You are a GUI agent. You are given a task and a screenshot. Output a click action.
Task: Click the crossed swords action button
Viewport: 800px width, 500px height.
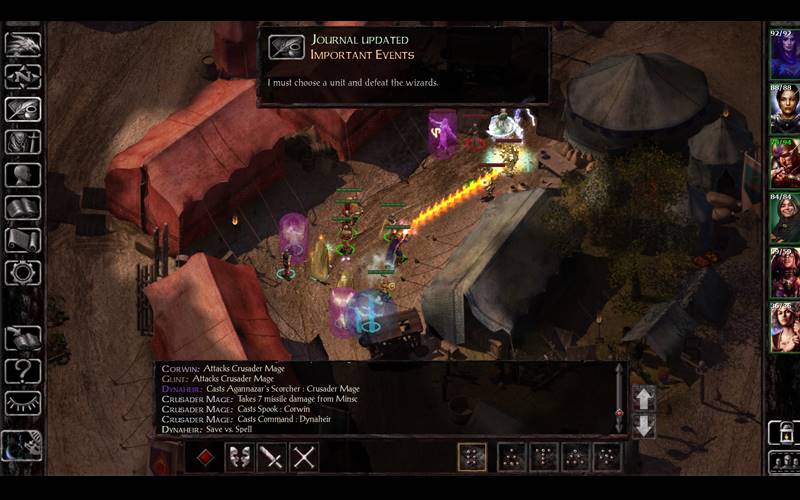coord(304,458)
